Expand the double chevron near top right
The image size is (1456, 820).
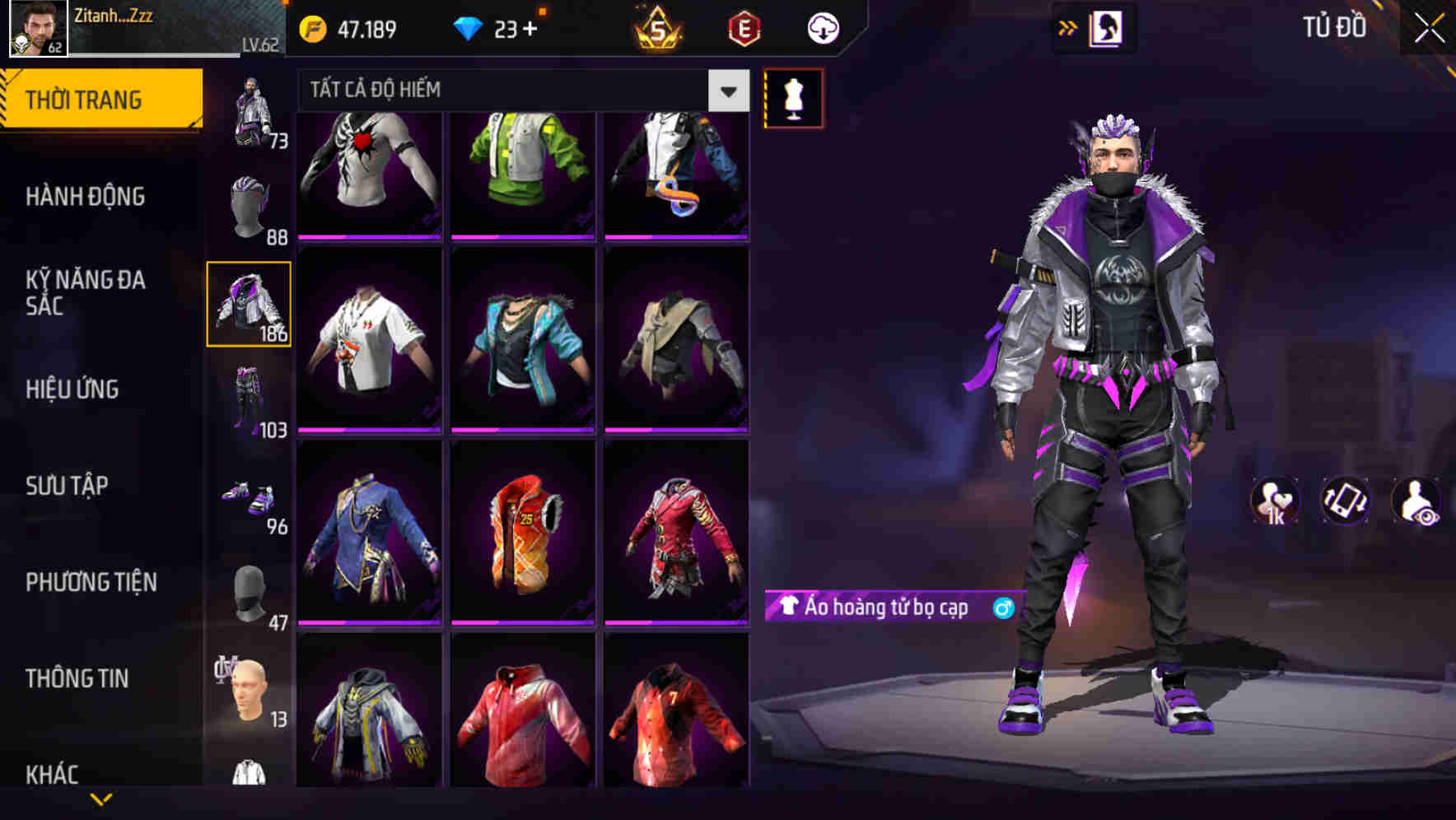[1067, 27]
